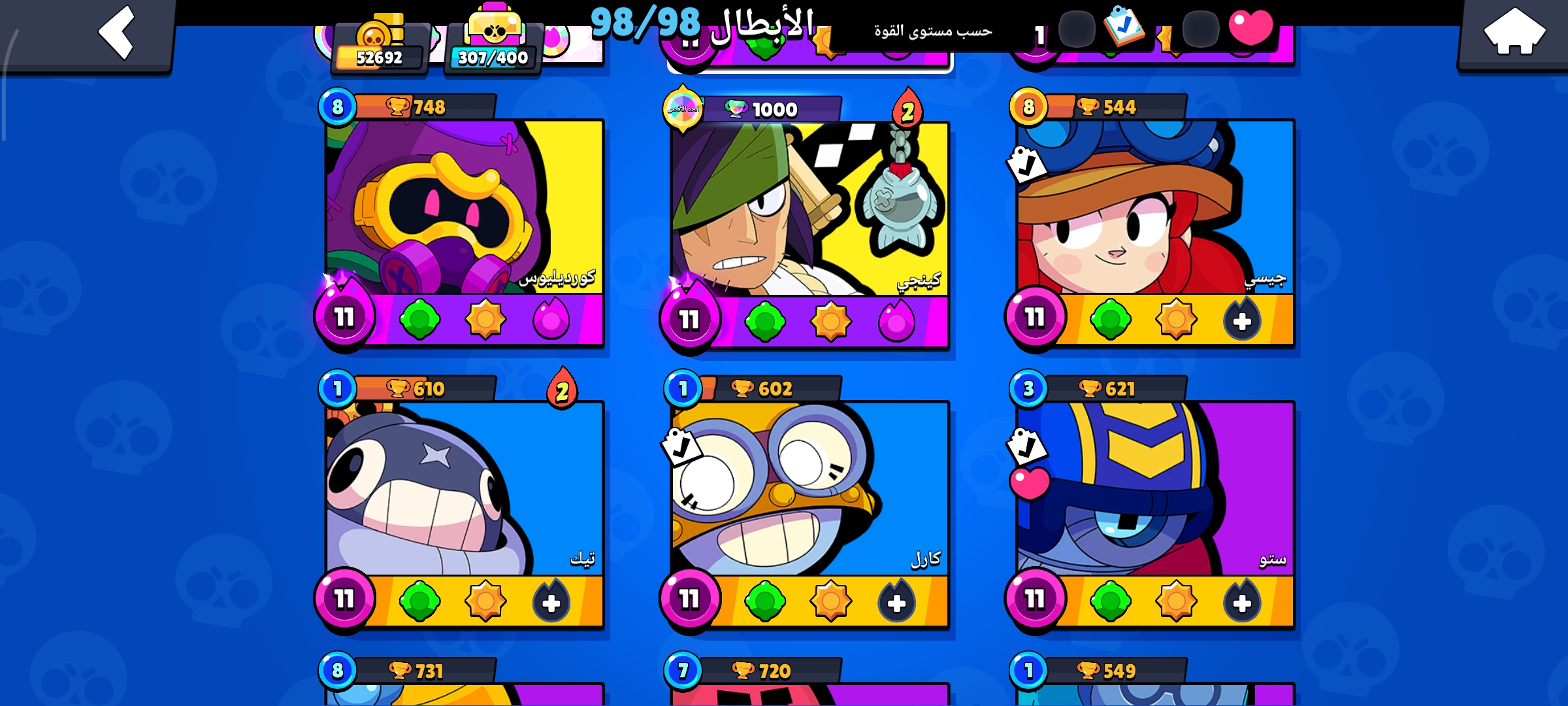Open the Jessie brawler card
The width and height of the screenshot is (1568, 706).
[1154, 209]
